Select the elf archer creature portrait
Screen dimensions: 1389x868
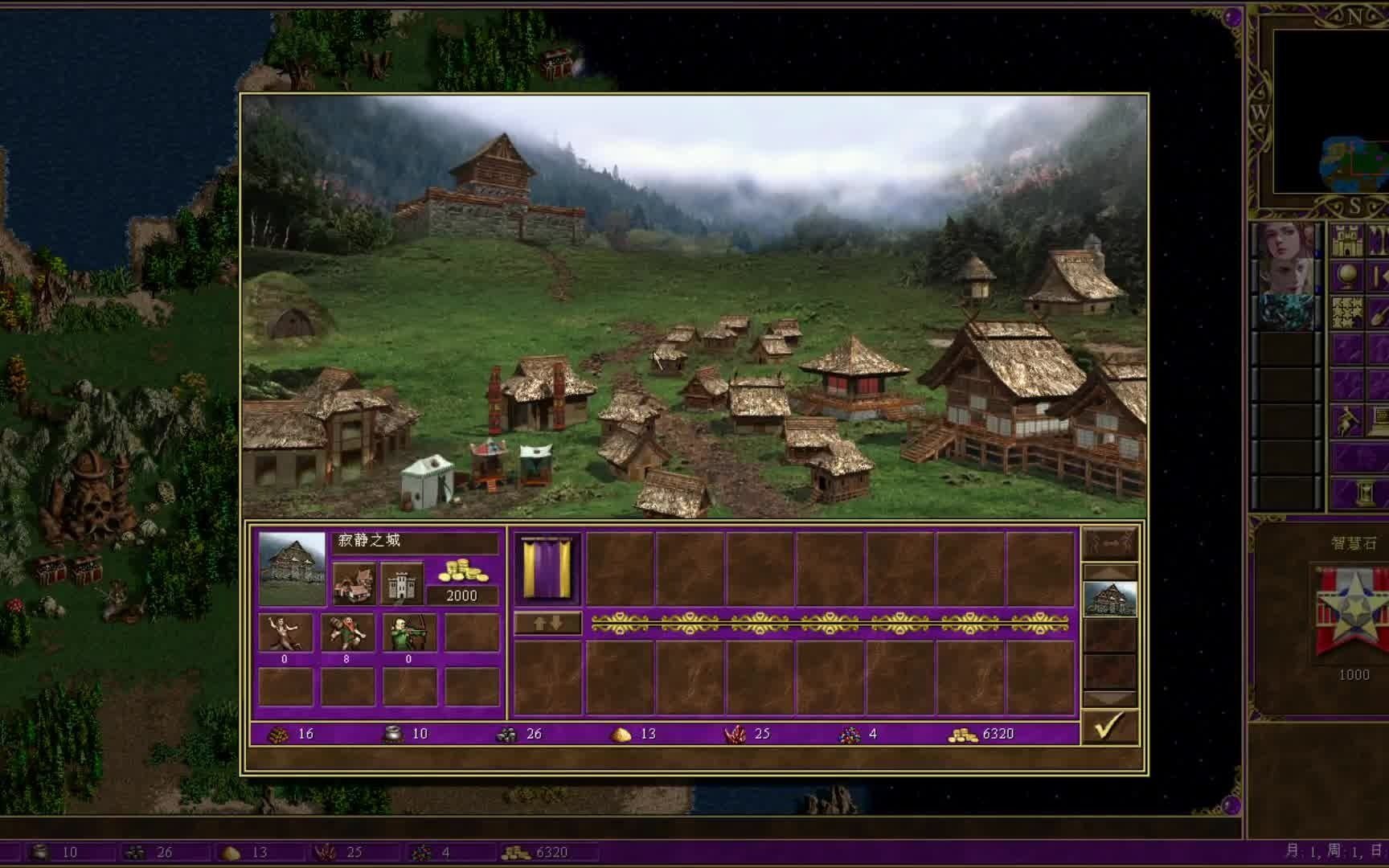tap(409, 633)
